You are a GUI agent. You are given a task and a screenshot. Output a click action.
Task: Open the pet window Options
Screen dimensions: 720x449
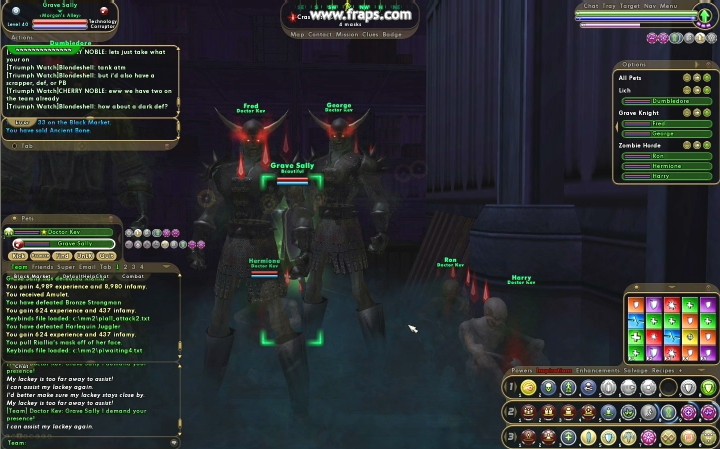tap(650, 66)
